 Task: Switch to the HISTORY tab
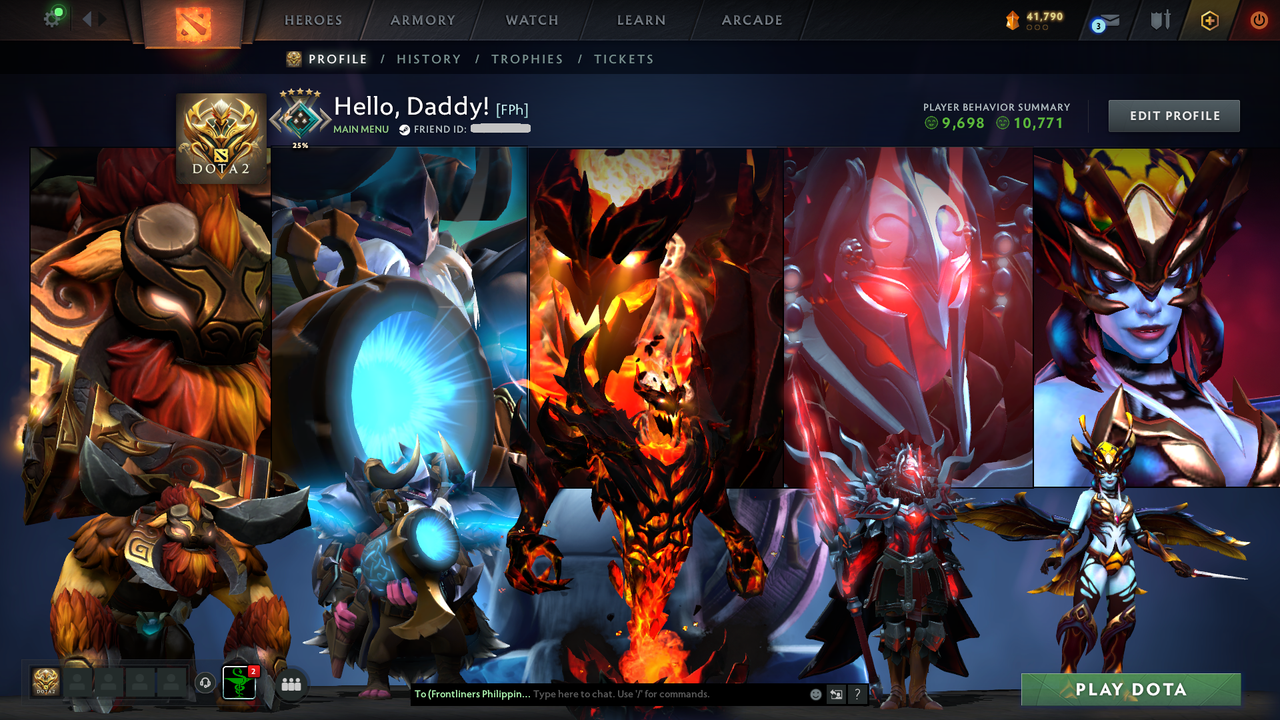pos(429,59)
